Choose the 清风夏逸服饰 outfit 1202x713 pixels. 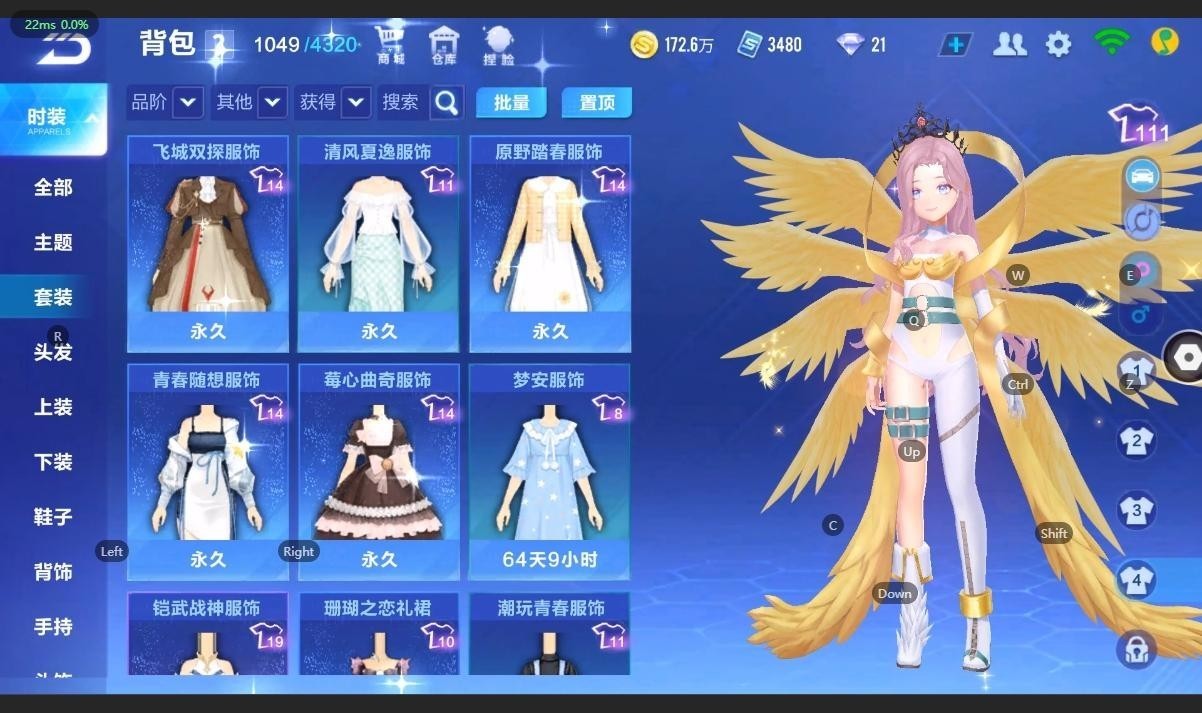point(379,245)
